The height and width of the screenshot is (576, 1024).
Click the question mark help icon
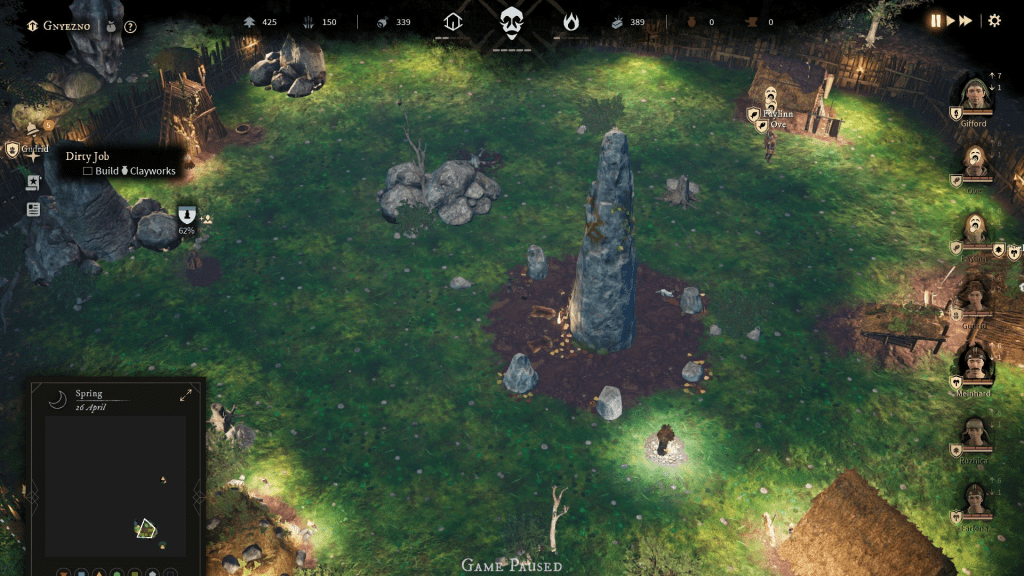(x=130, y=27)
